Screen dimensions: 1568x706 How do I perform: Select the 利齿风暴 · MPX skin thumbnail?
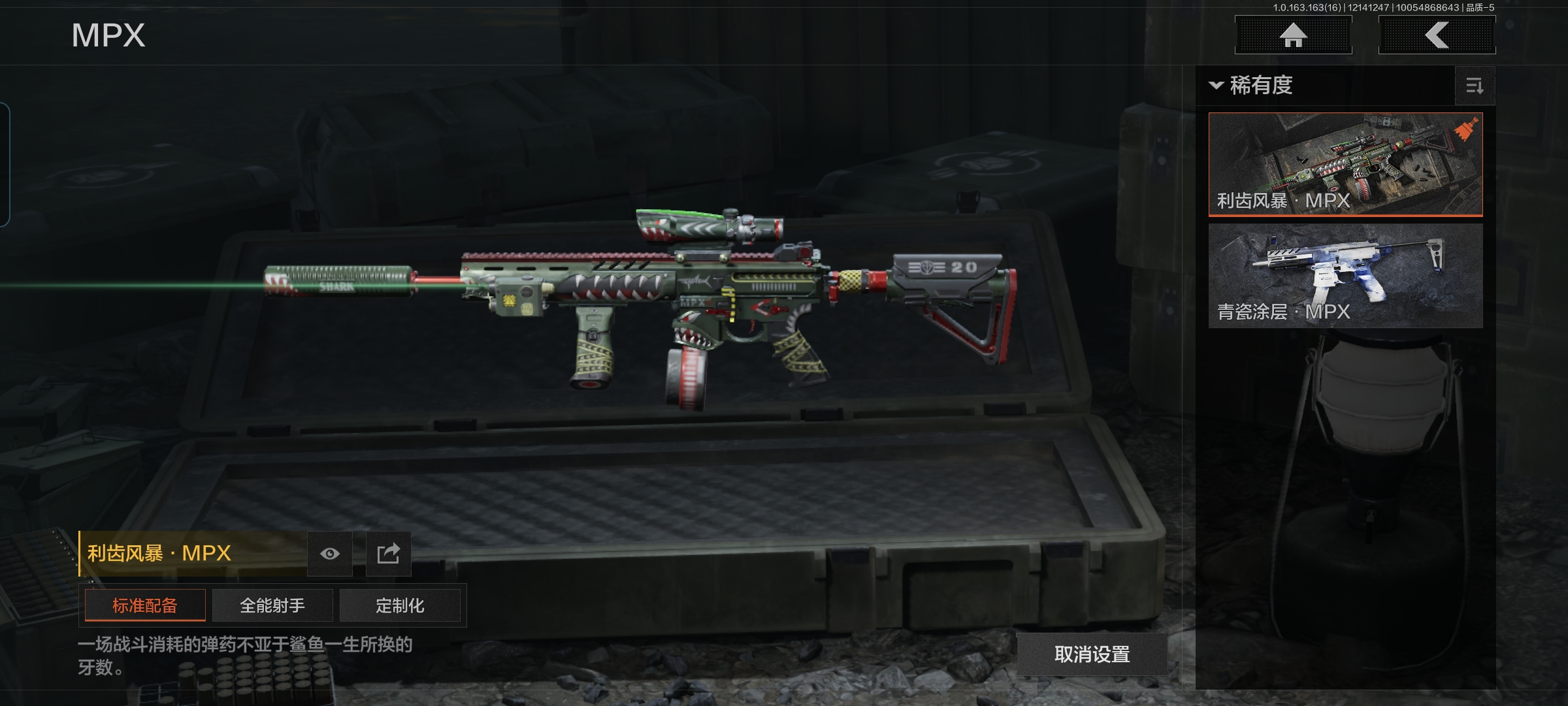1345,163
